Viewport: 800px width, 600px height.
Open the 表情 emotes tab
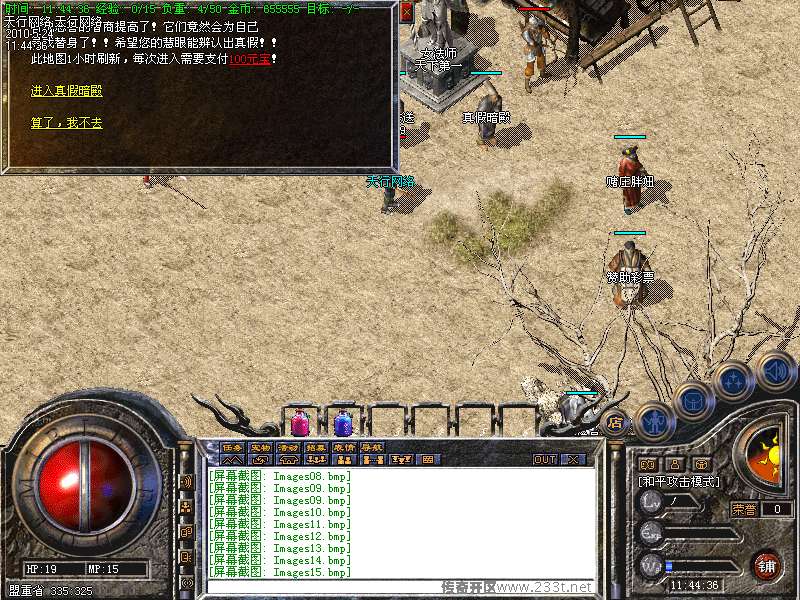[344, 447]
